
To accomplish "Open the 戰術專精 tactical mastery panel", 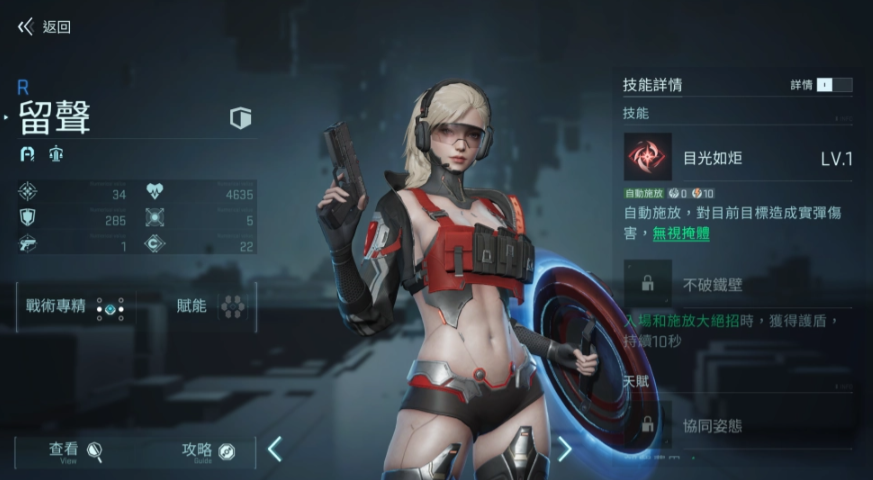I will click(x=77, y=307).
